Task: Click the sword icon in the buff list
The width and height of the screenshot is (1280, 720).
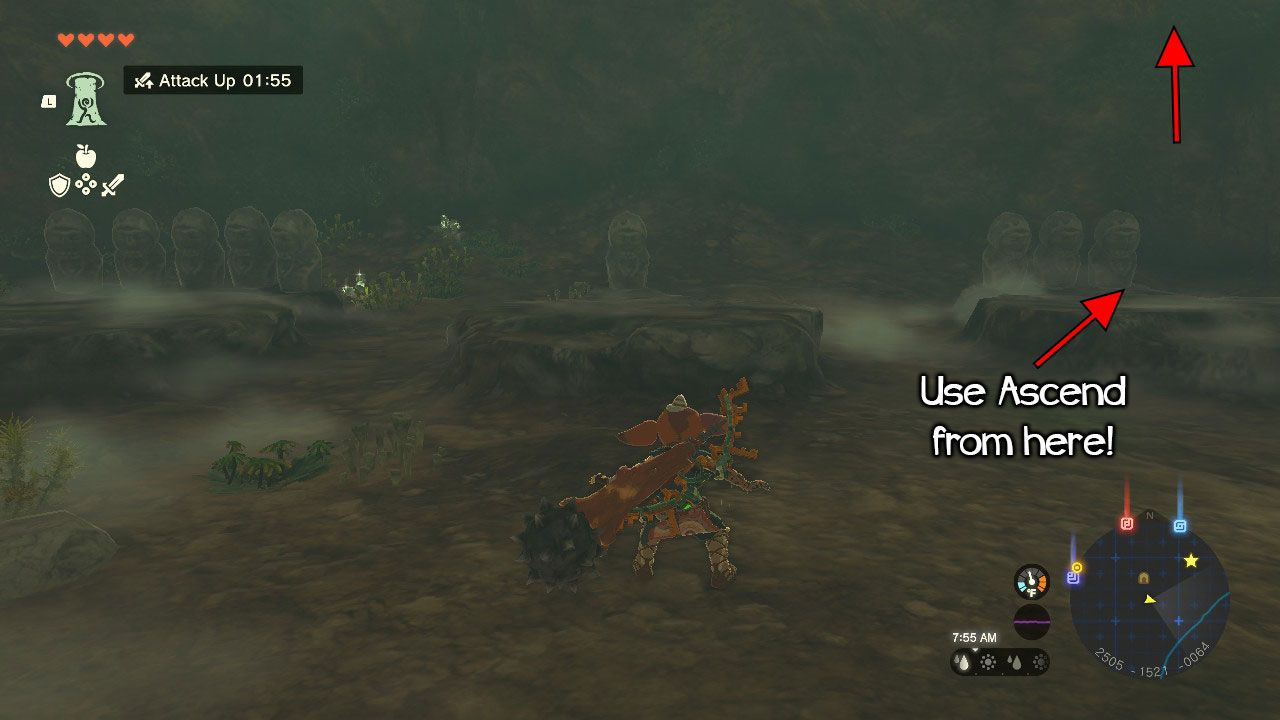Action: (111, 185)
